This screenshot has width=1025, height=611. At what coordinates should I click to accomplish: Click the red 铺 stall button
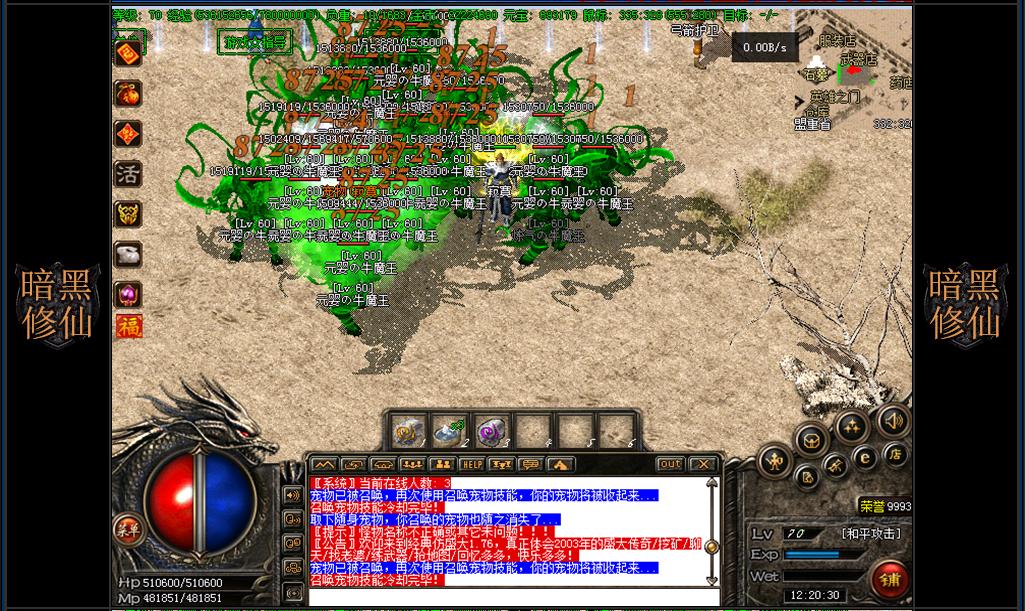tap(889, 579)
